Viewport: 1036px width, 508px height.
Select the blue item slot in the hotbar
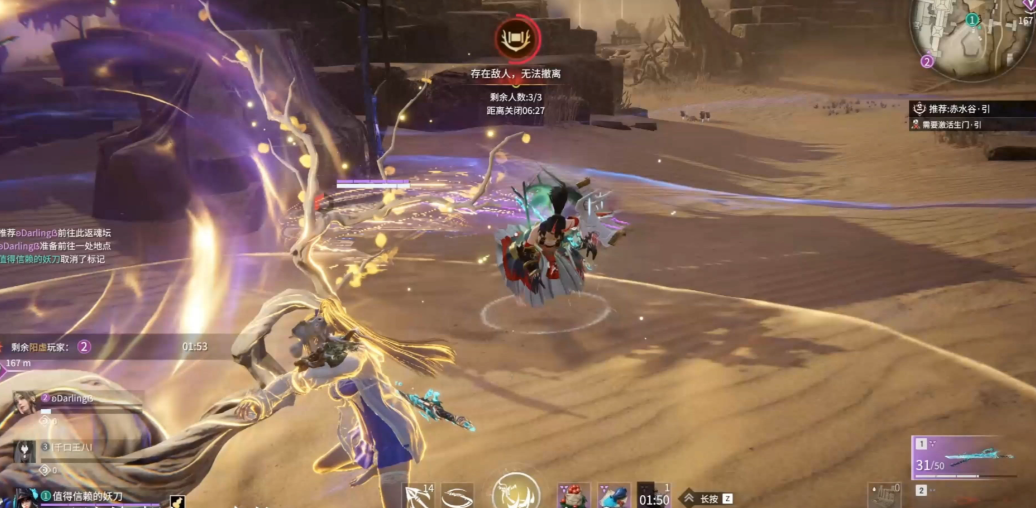[x=613, y=495]
